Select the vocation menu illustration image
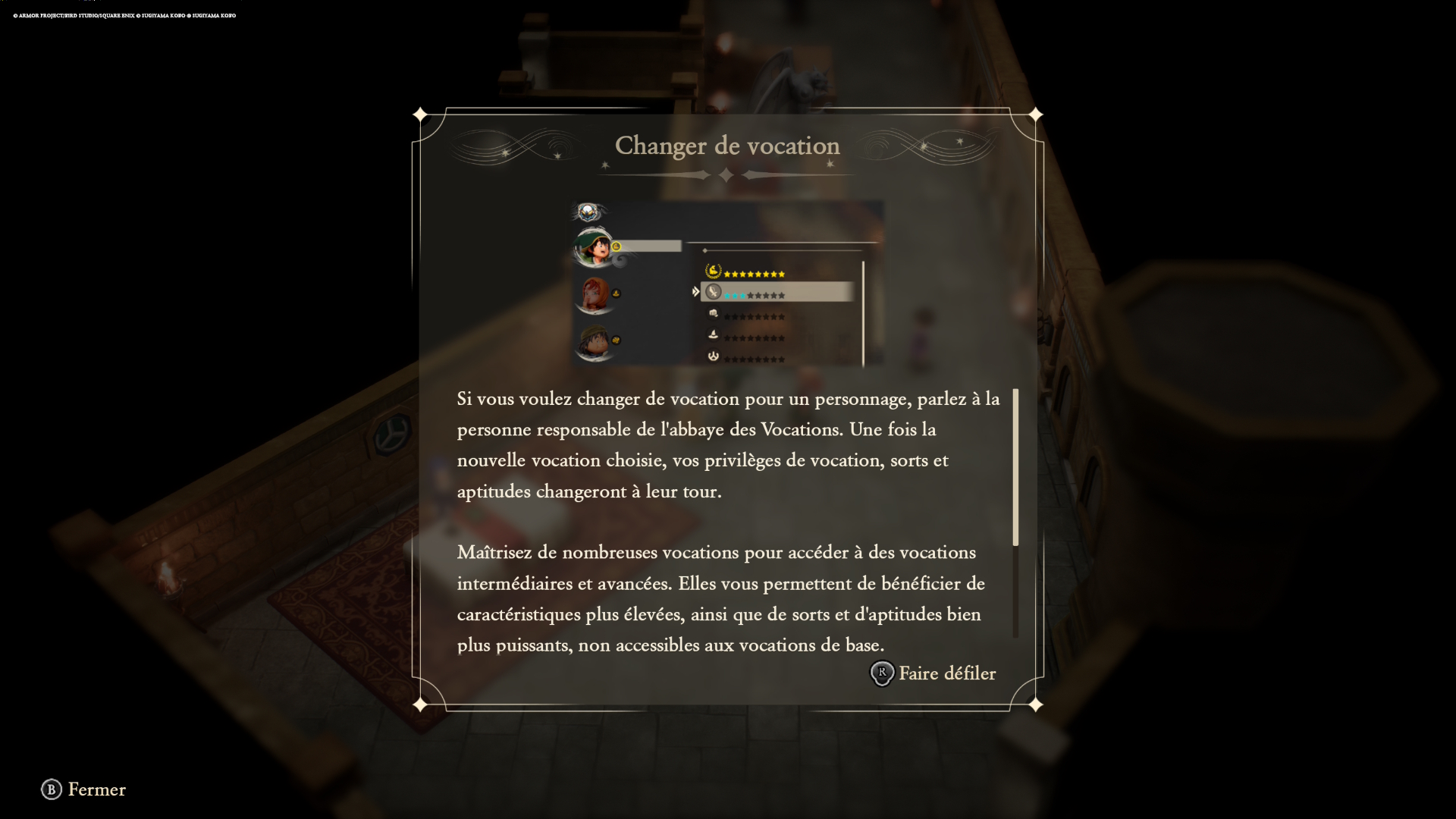The width and height of the screenshot is (1456, 819). pos(727,284)
